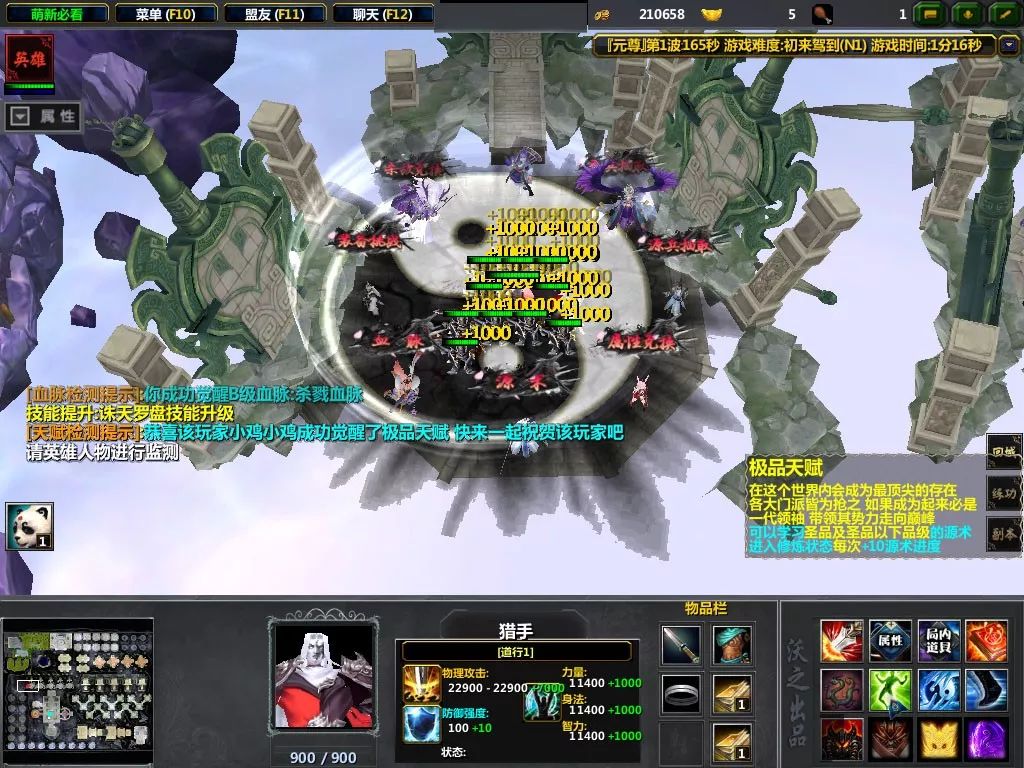Collapse the scoreboard using the top-right arrow
The height and width of the screenshot is (768, 1024).
tap(1007, 45)
